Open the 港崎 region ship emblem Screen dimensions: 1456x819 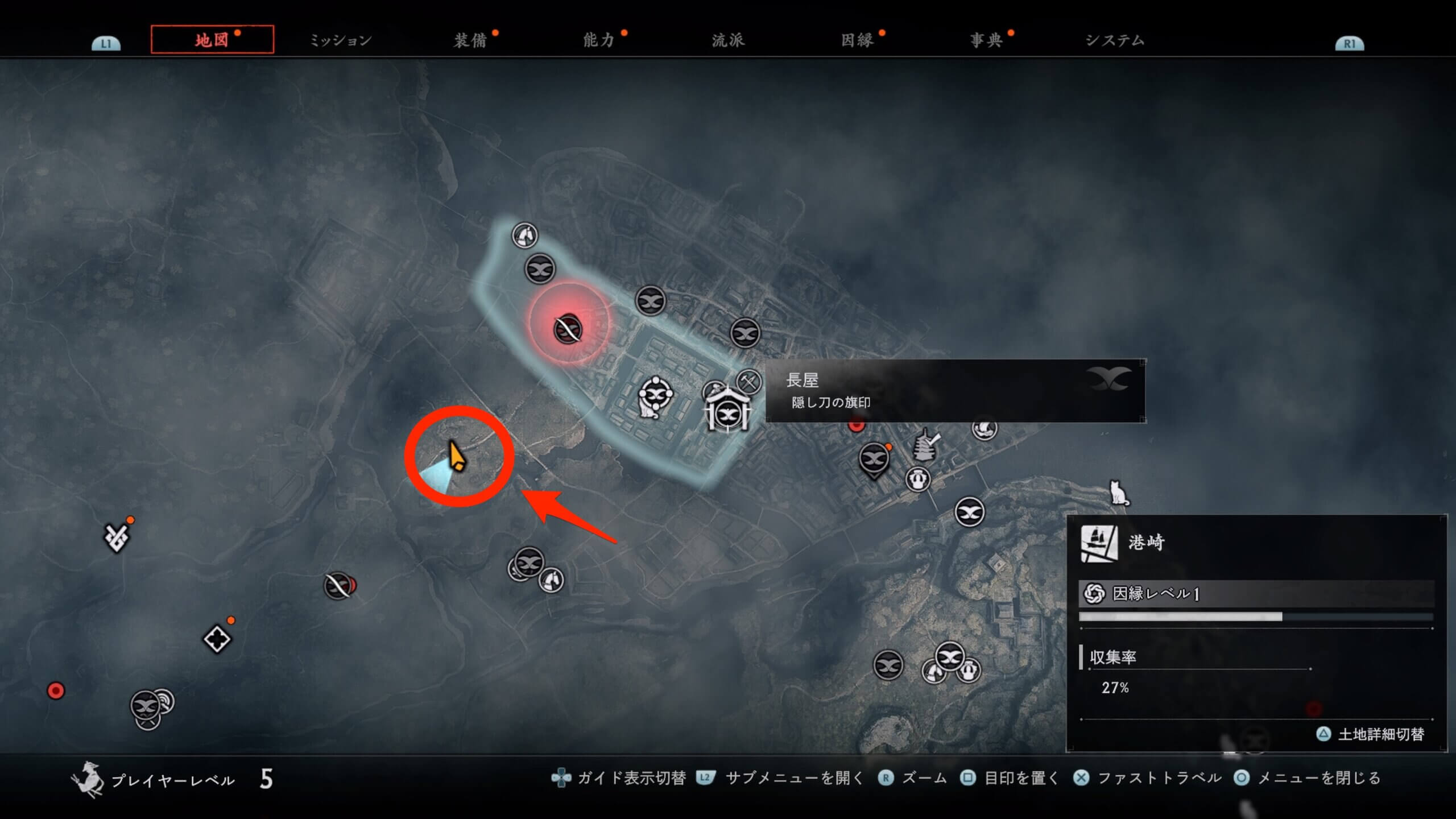1098,543
